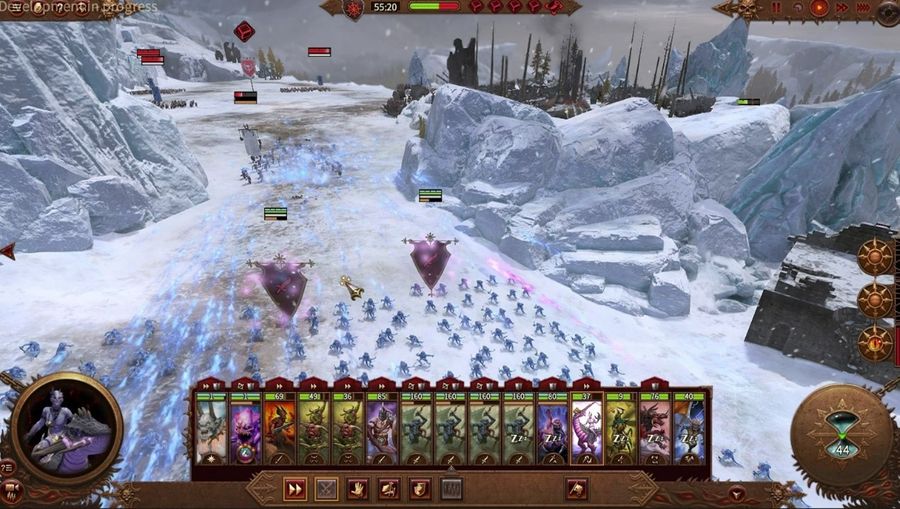Set battle speed to fast forward

point(841,8)
